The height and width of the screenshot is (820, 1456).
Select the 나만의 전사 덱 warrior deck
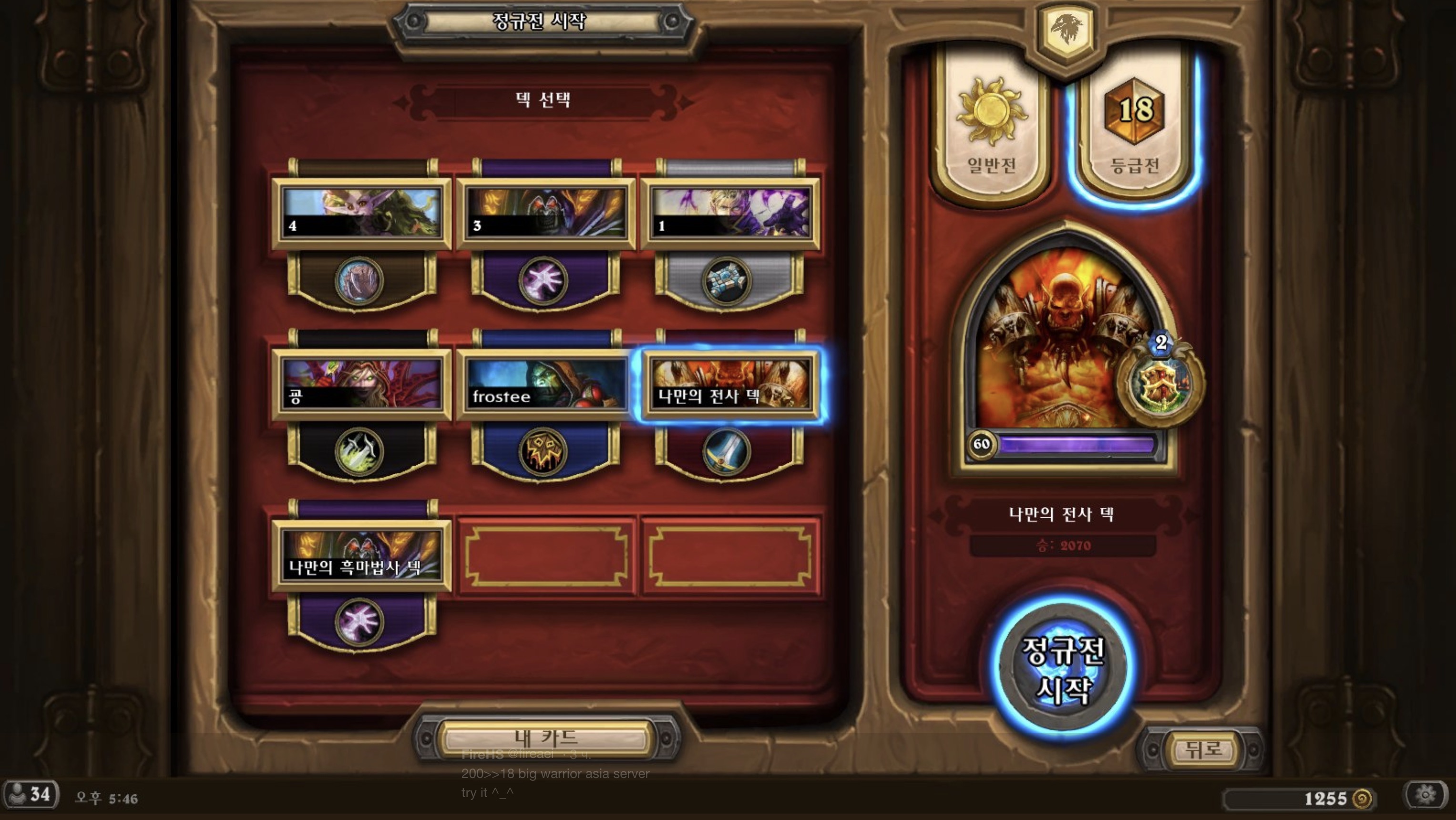[x=730, y=385]
